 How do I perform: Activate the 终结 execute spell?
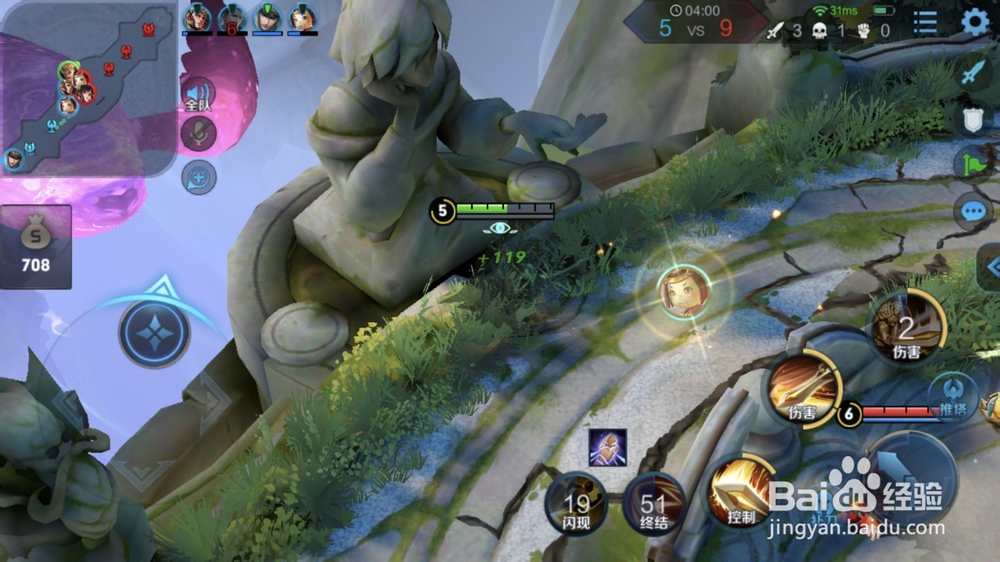tap(653, 502)
